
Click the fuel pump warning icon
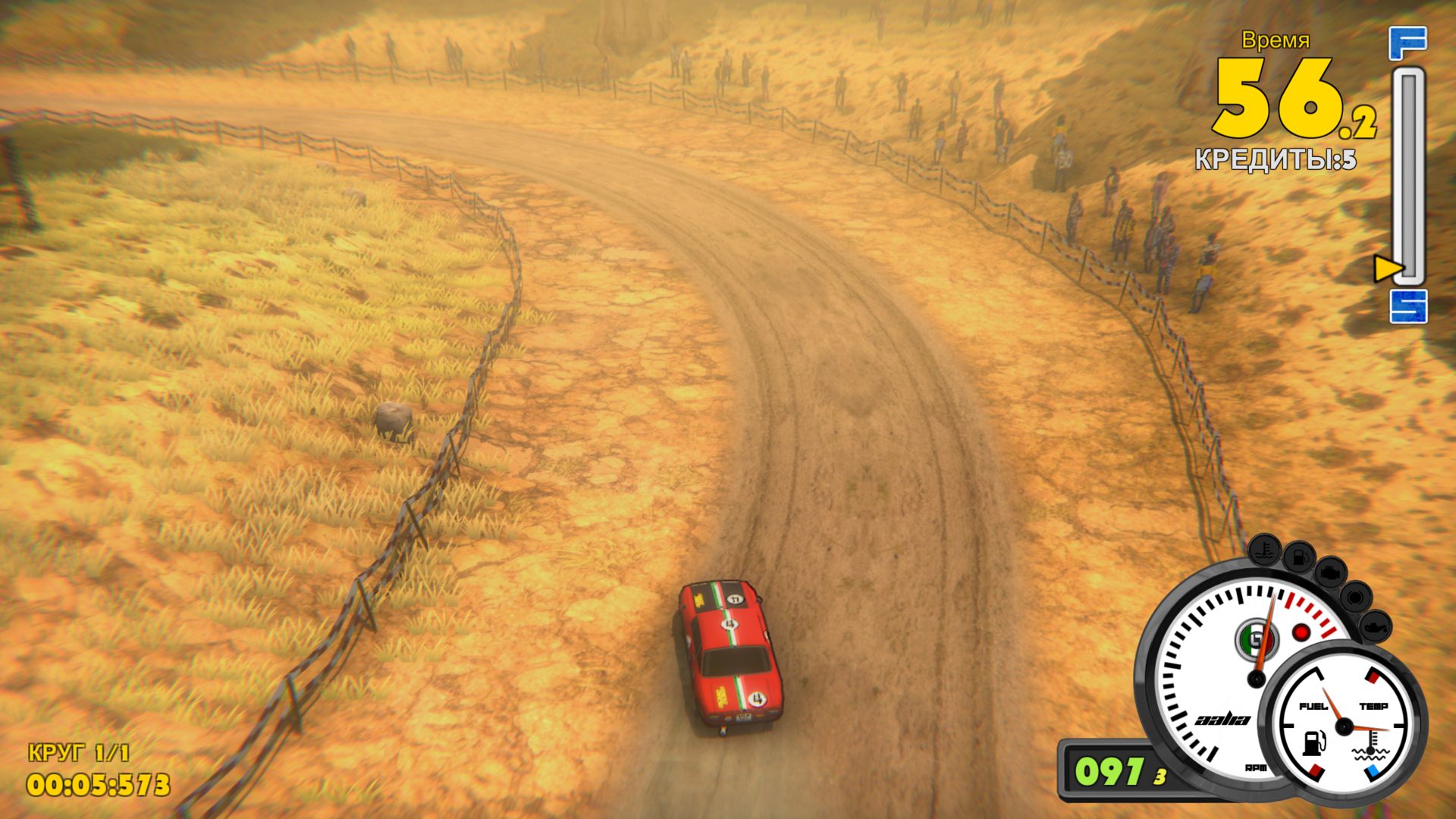(x=1299, y=557)
